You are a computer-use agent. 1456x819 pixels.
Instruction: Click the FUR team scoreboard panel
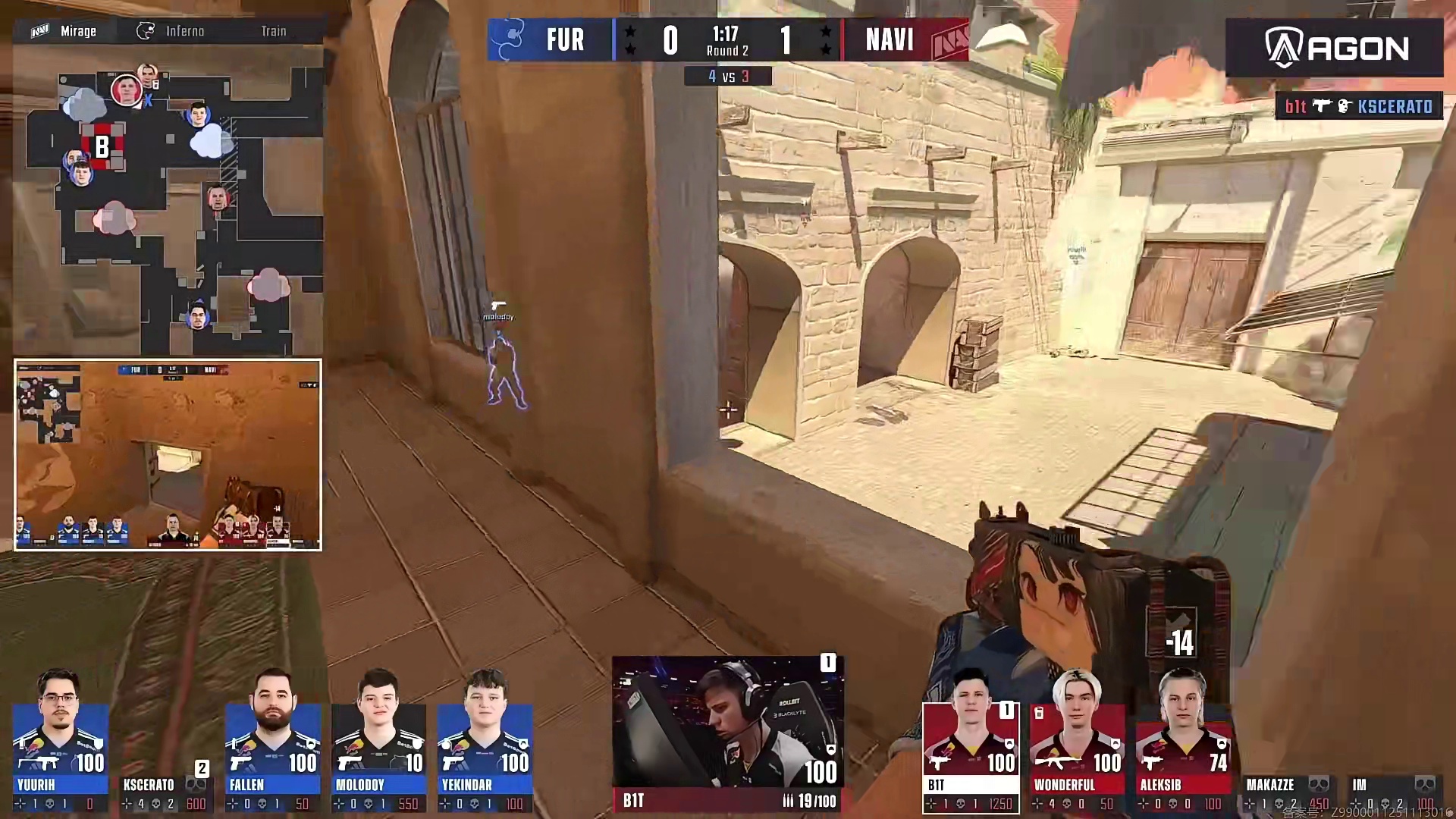551,39
